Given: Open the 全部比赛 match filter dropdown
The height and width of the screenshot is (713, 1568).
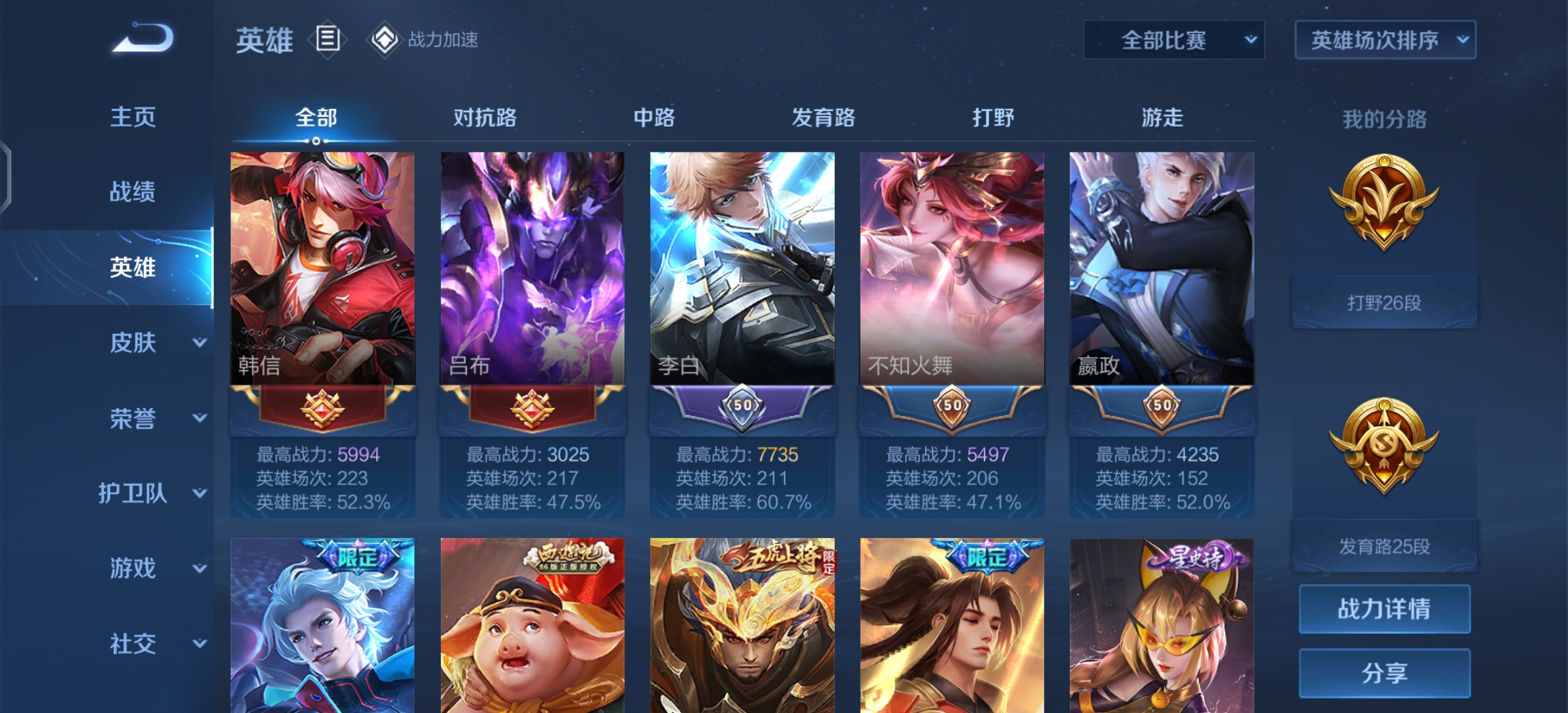Looking at the screenshot, I should pos(1173,40).
